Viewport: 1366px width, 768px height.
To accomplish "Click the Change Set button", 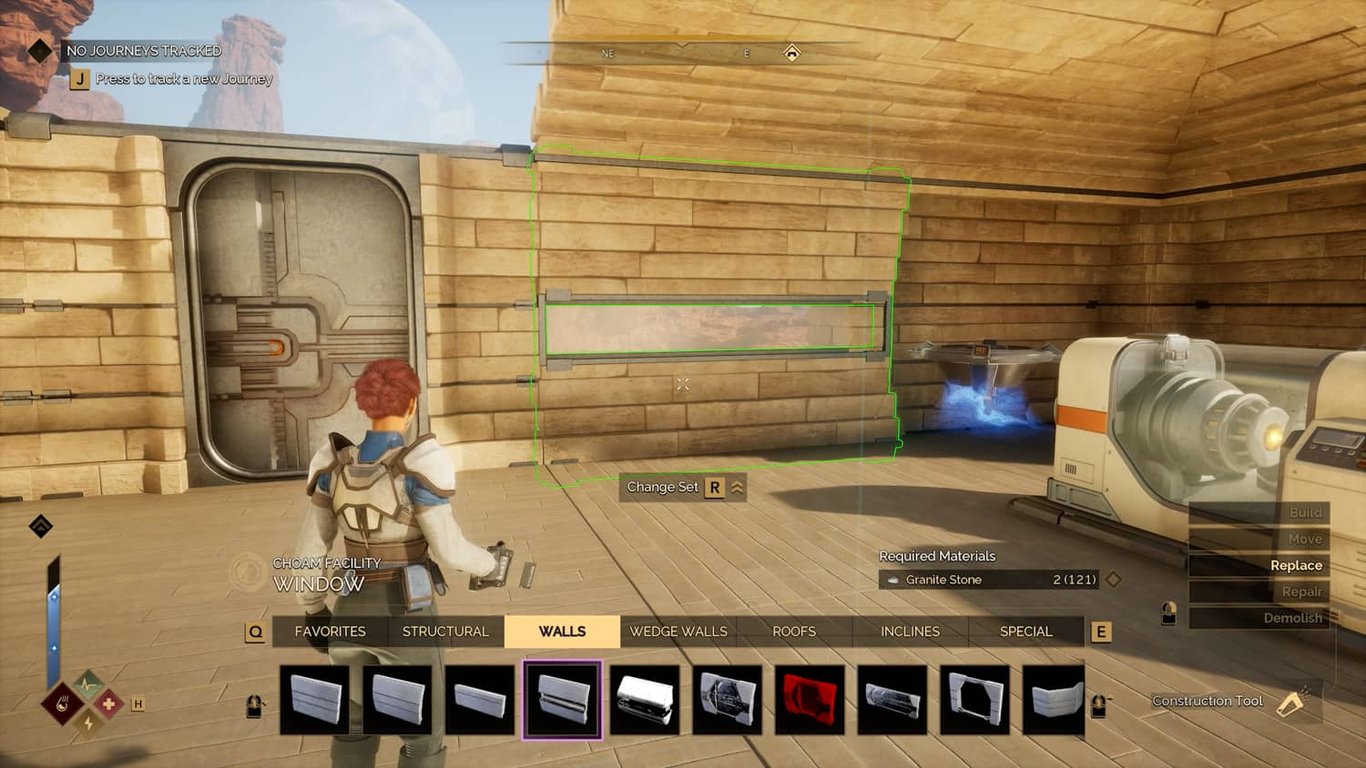I will coord(682,488).
